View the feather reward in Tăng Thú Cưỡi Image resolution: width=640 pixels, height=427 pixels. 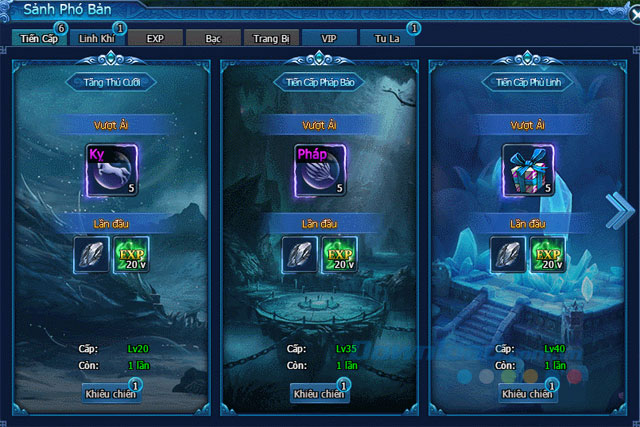click(x=92, y=254)
